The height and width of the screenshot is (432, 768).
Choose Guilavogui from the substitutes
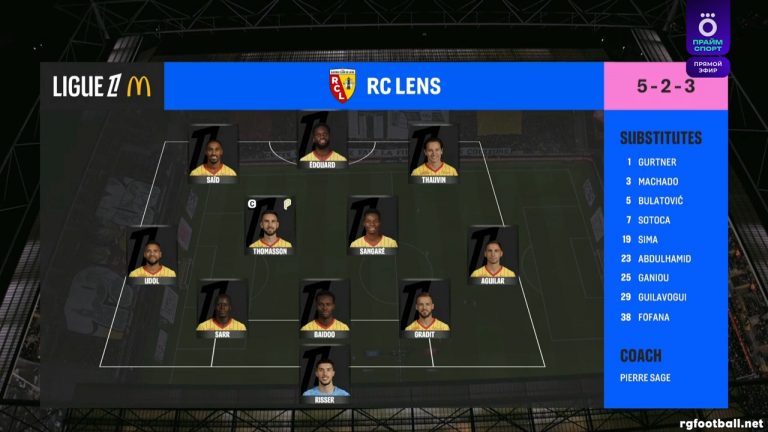(662, 298)
